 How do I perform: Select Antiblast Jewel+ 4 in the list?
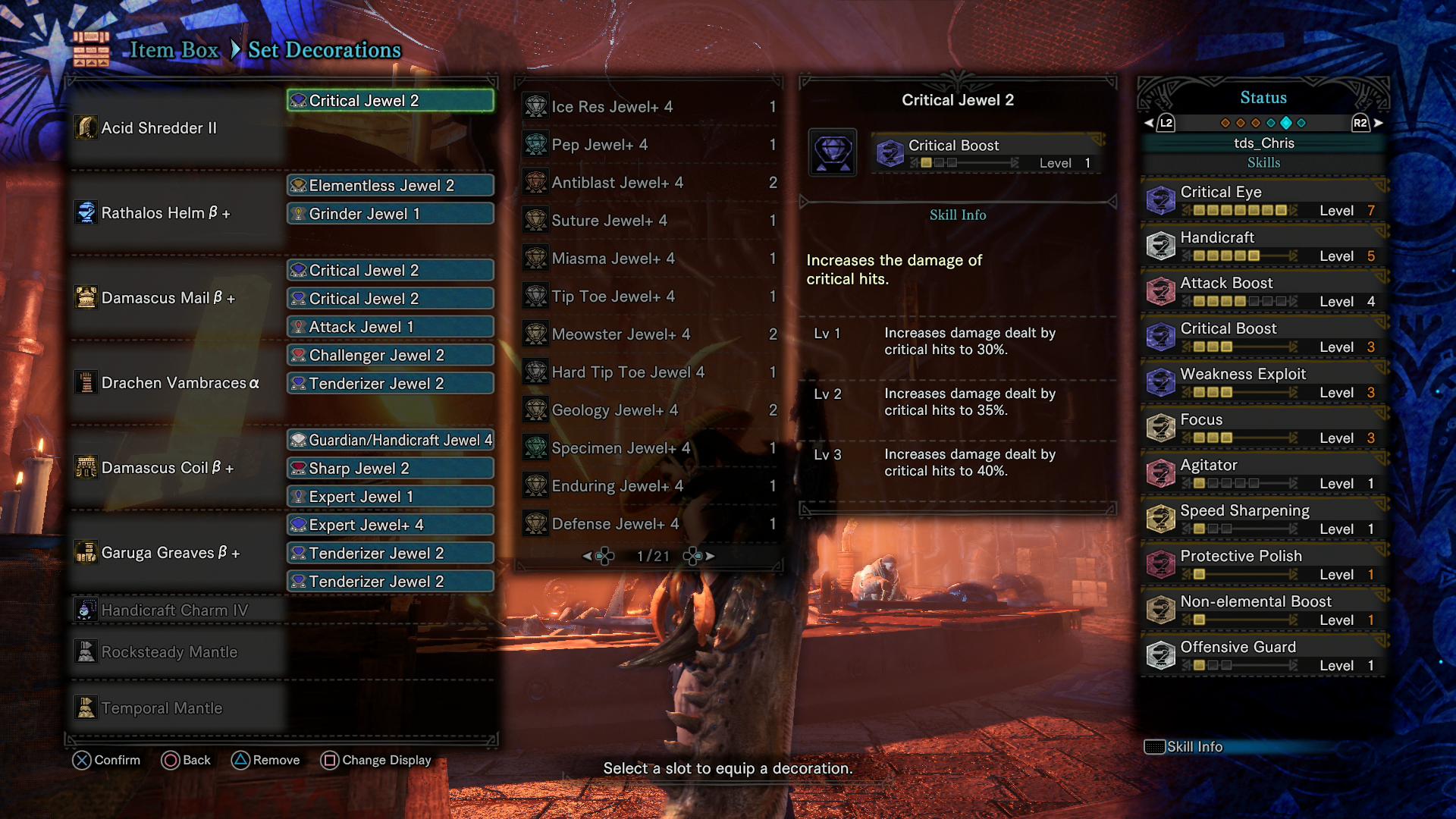tap(649, 183)
